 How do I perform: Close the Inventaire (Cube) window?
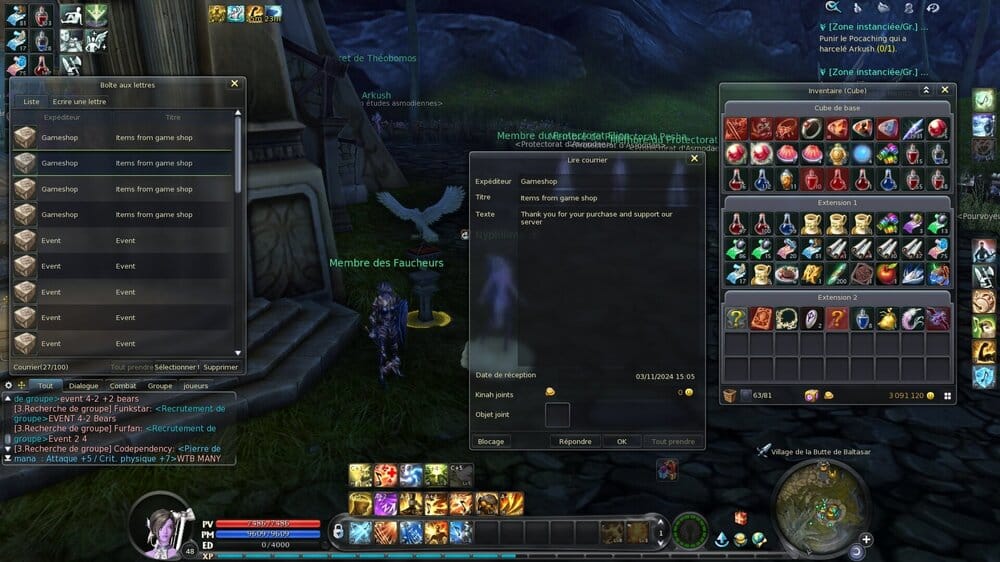945,90
